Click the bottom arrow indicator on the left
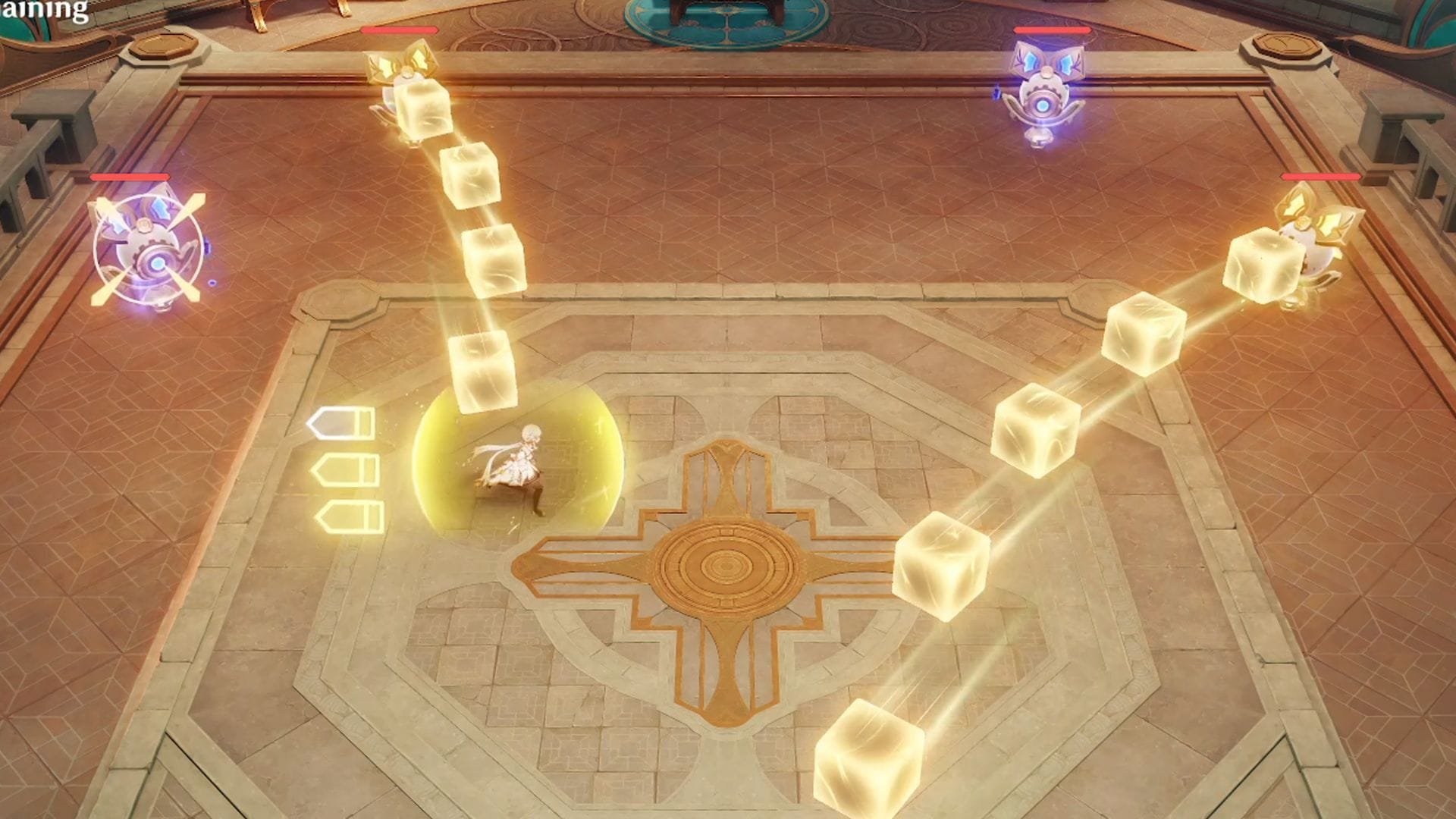Image resolution: width=1456 pixels, height=819 pixels. click(349, 516)
